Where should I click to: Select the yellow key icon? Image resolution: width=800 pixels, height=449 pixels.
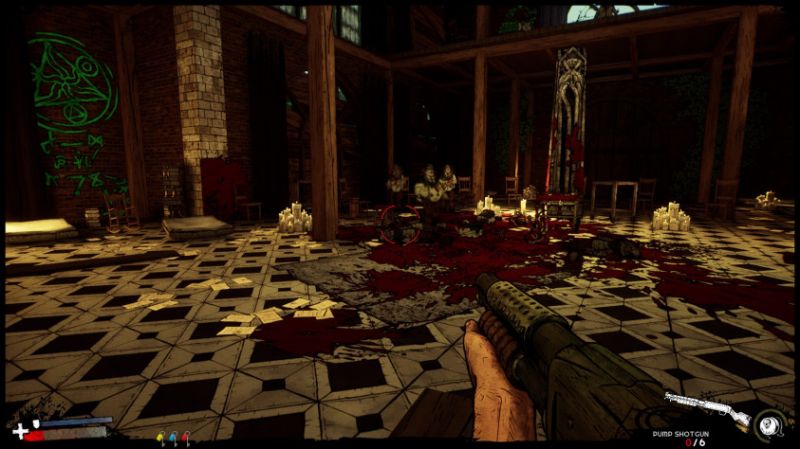[x=161, y=437]
